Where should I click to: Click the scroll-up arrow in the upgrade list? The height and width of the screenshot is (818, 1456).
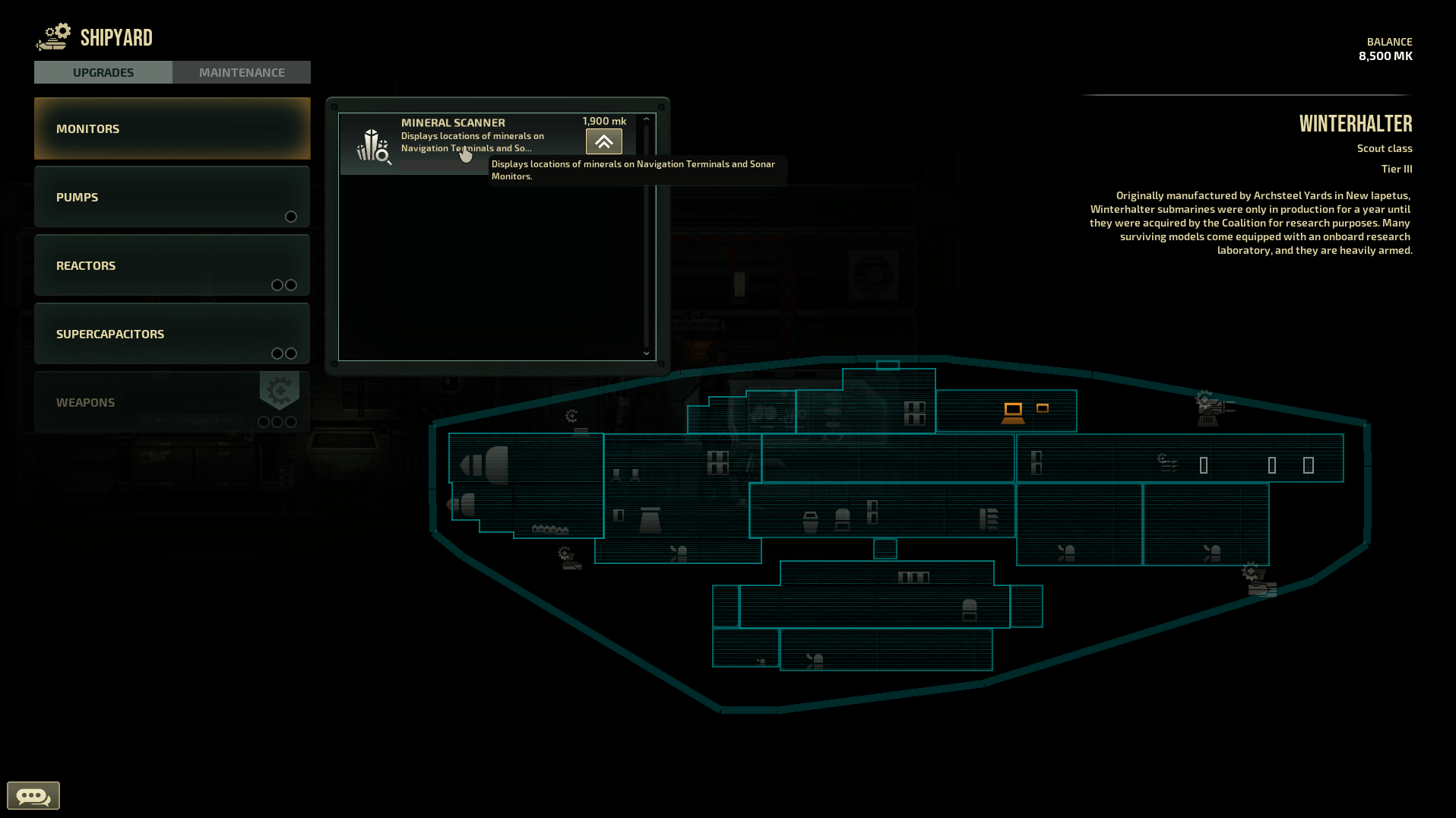click(x=647, y=120)
